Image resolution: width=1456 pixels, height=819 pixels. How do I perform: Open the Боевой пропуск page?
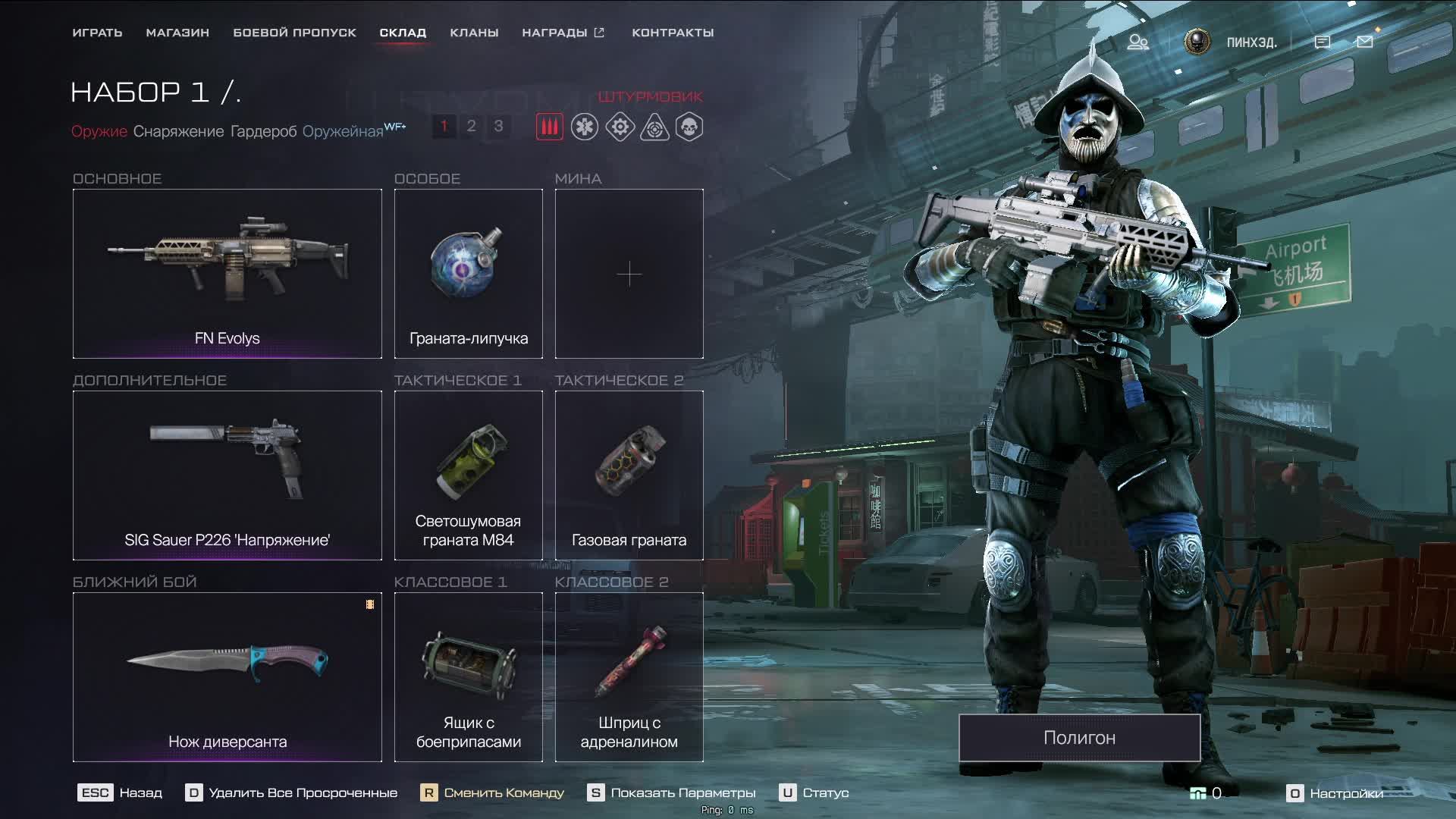pyautogui.click(x=294, y=33)
